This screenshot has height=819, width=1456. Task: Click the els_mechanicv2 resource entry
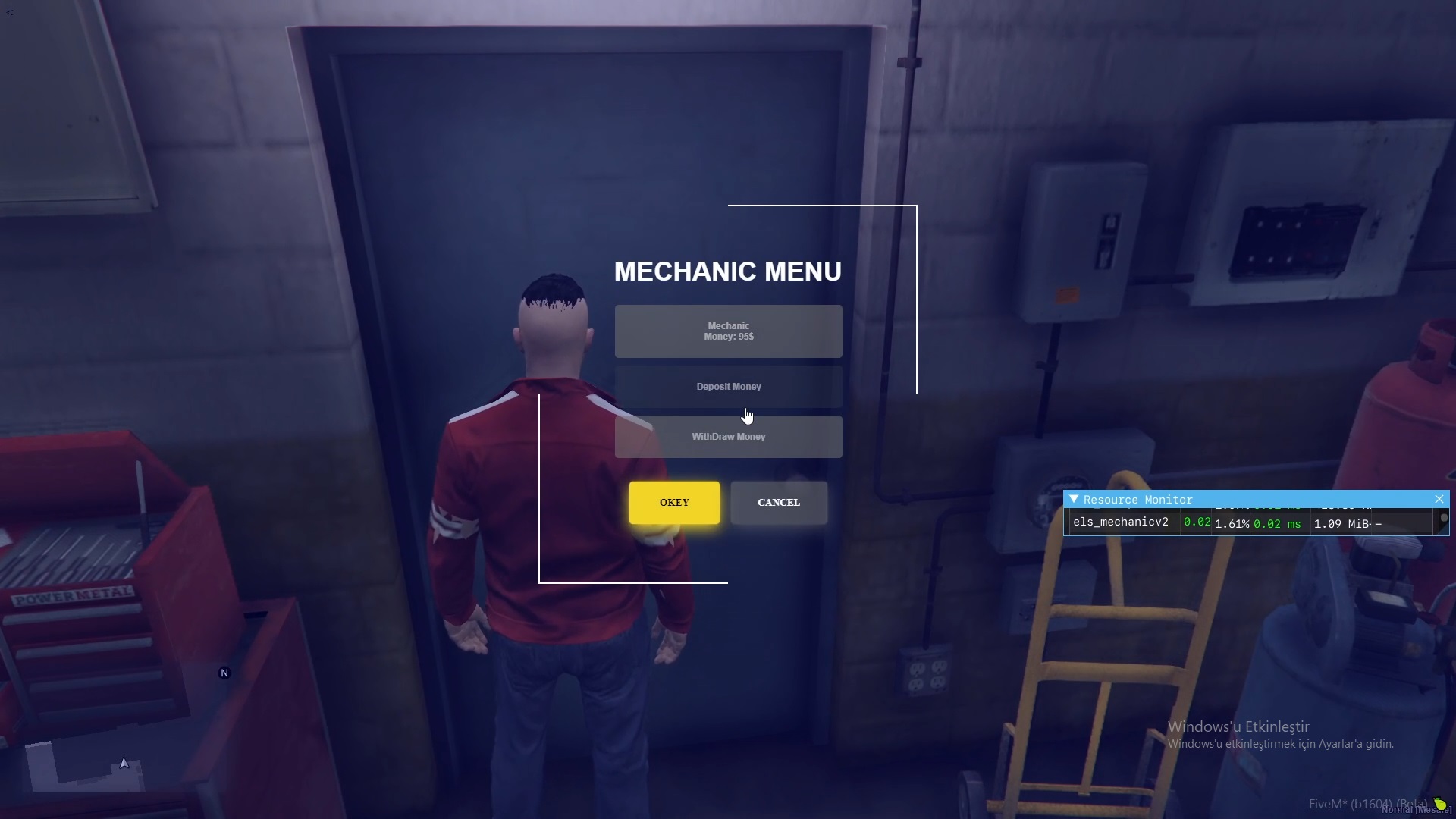pos(1122,522)
